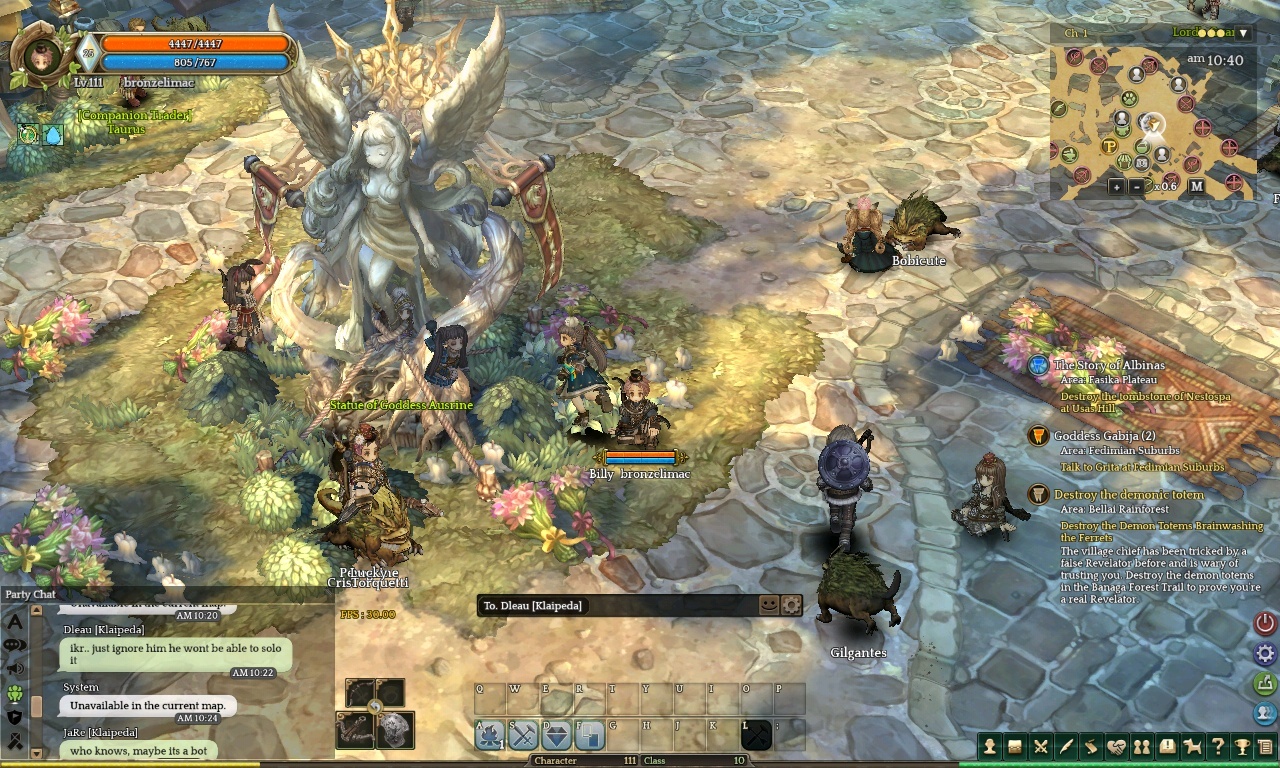This screenshot has width=1280, height=768.
Task: Open the companion dog menu icon
Action: [x=1192, y=746]
